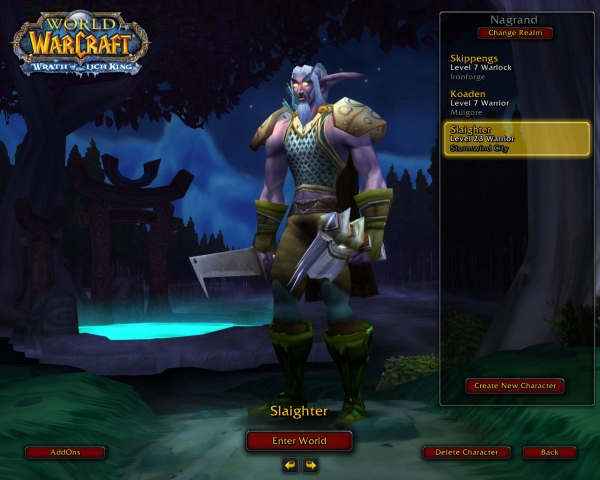Delete the selected character
Viewport: 600px width, 480px height.
click(x=466, y=452)
